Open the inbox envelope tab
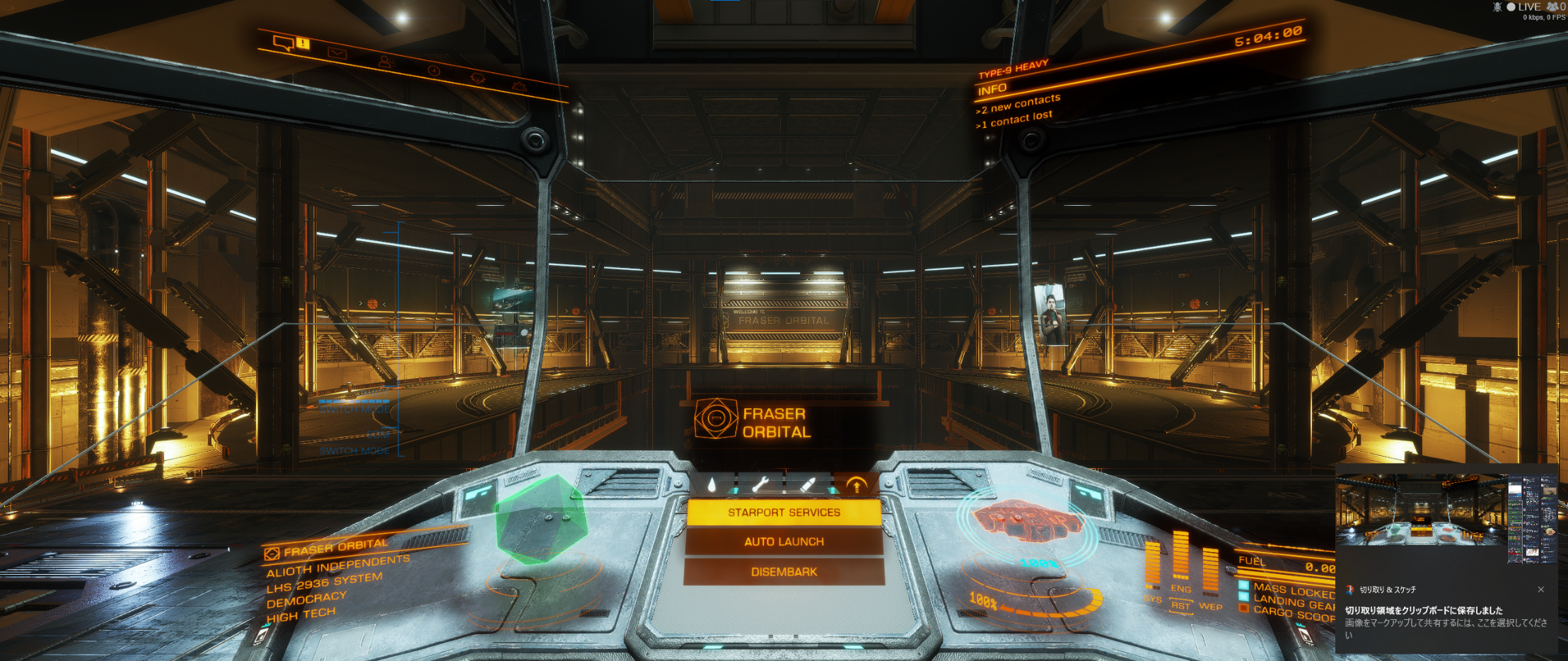This screenshot has height=661, width=1568. tap(337, 53)
